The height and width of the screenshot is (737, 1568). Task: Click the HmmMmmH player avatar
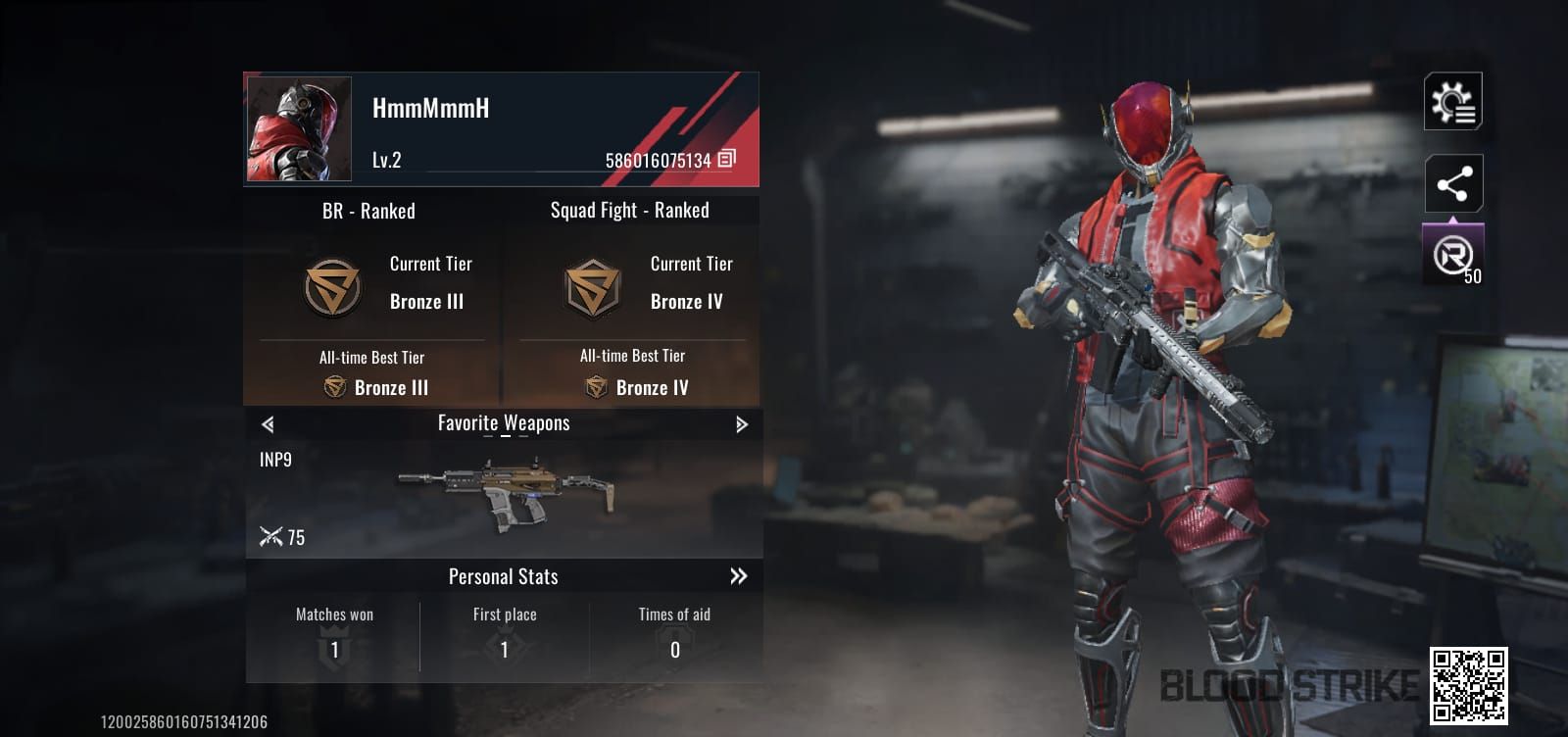click(299, 128)
